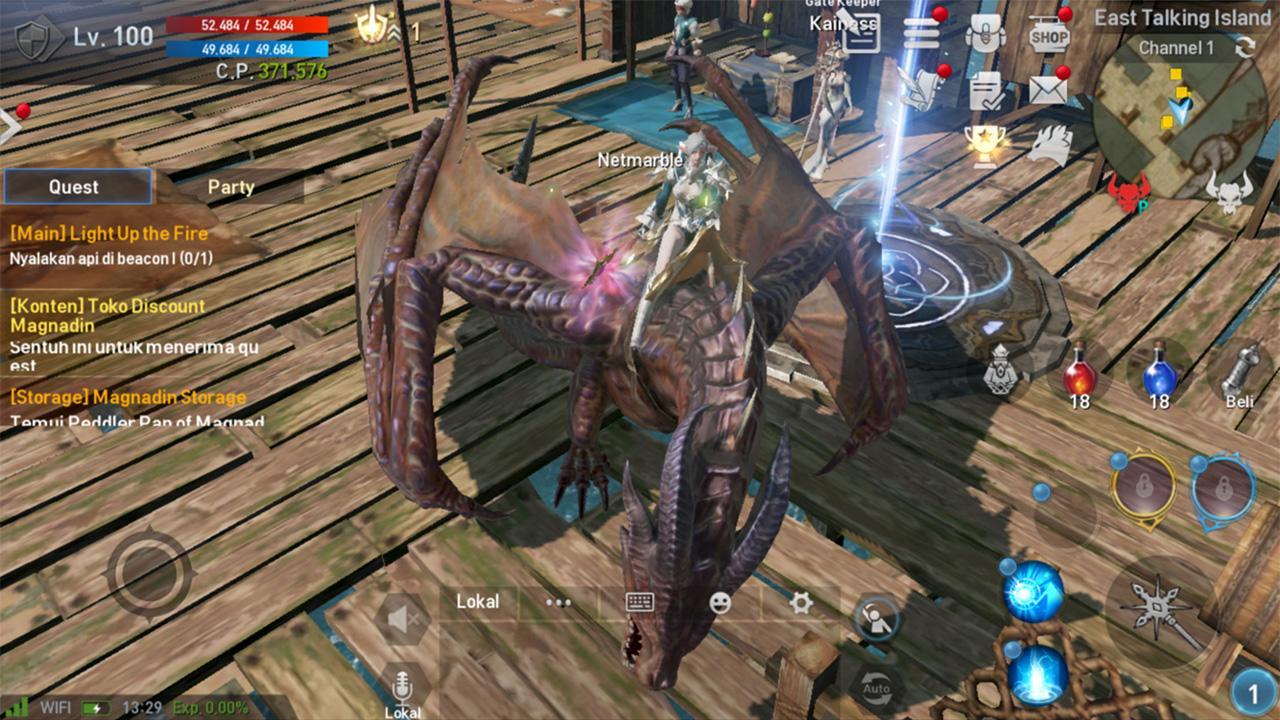Tap the screenshot camera icon
This screenshot has width=1280, height=720.
coord(878,618)
